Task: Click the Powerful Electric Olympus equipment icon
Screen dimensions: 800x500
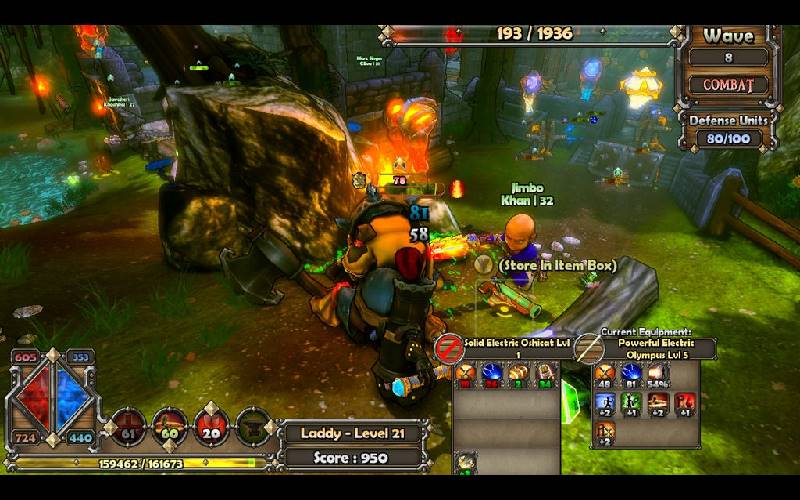Action: point(589,348)
